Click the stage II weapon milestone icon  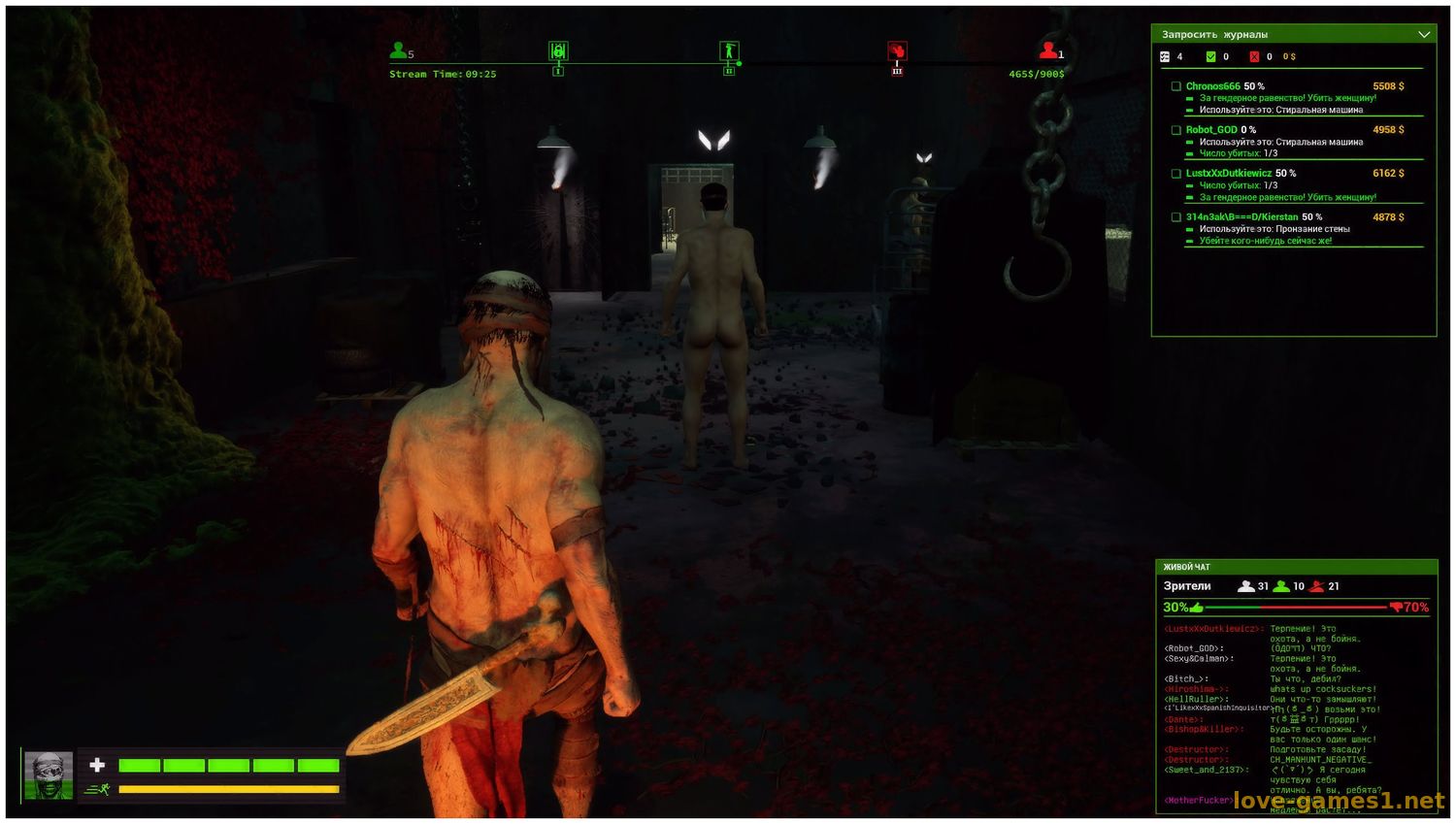[729, 51]
